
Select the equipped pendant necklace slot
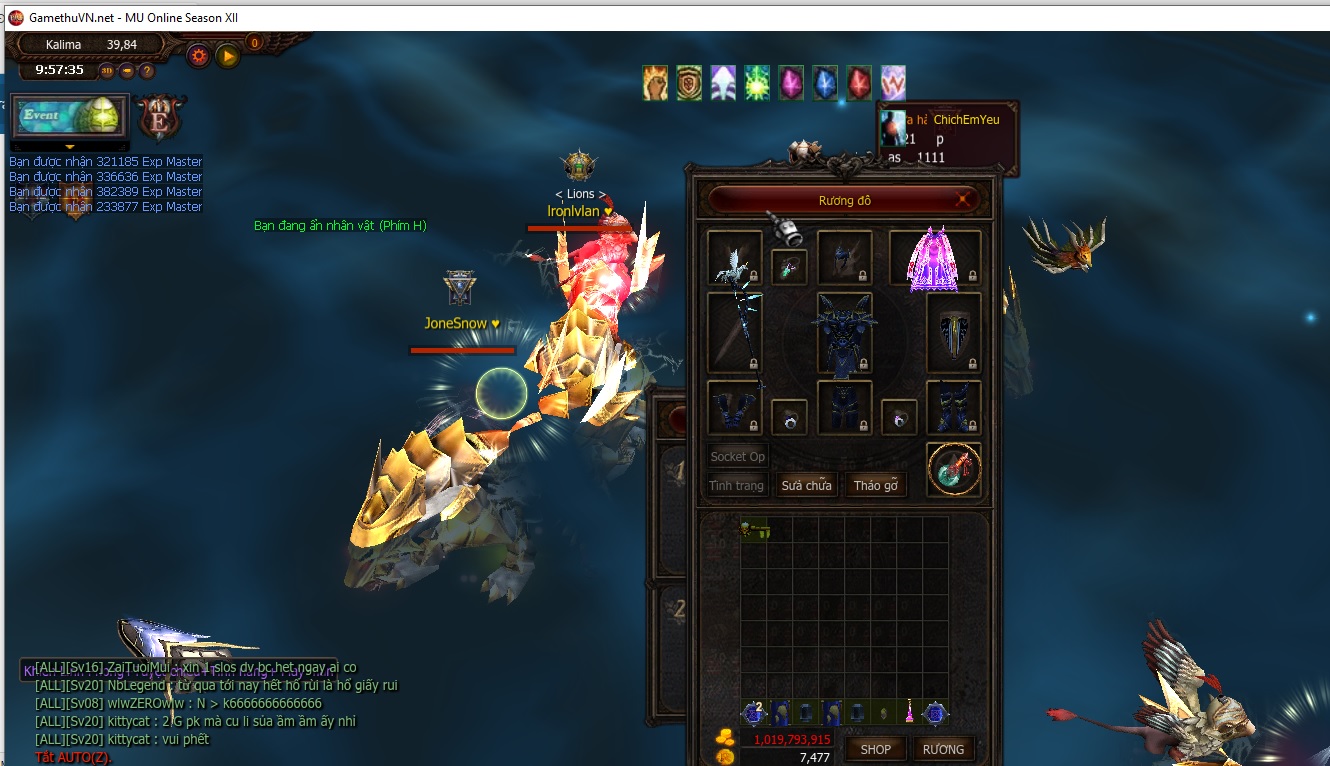point(790,267)
